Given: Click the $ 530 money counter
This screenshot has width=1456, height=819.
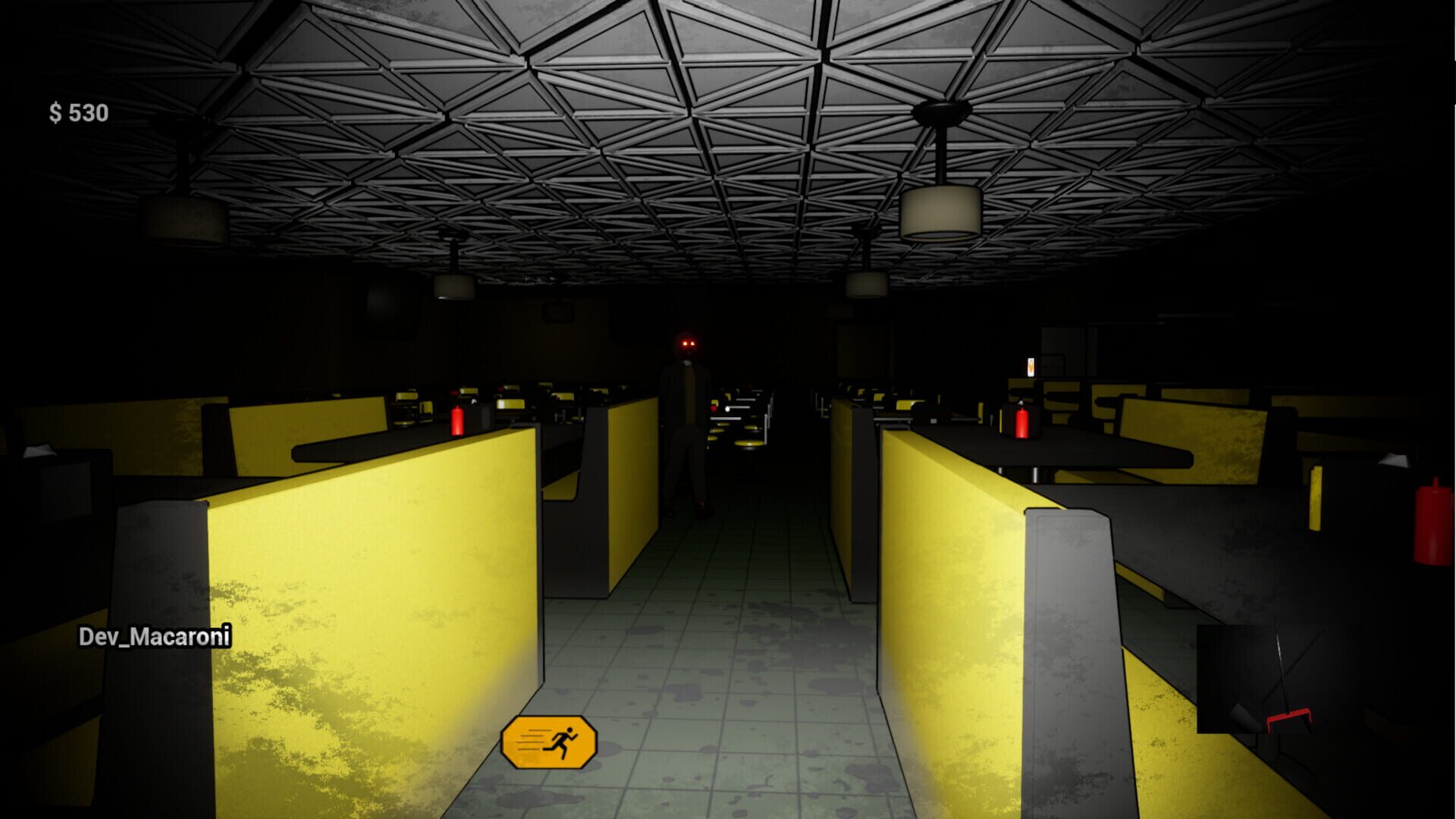Looking at the screenshot, I should (x=78, y=111).
